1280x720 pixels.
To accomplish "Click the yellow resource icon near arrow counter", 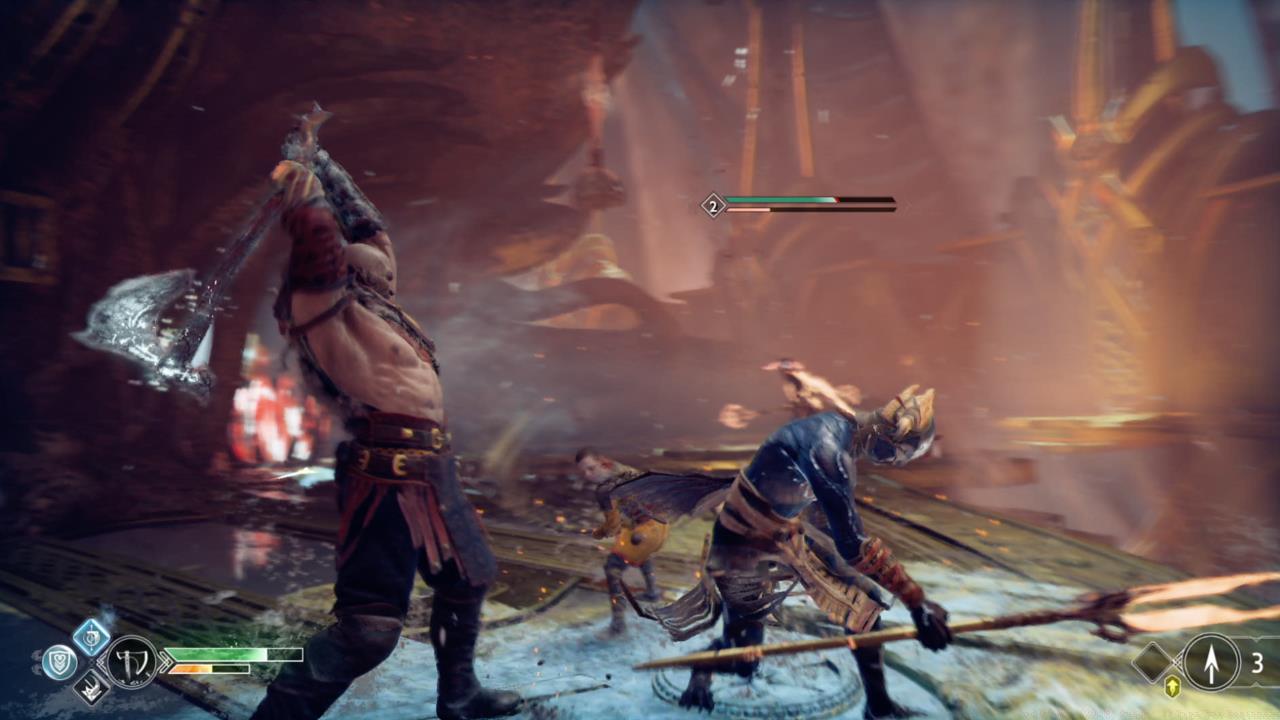I will pos(1171,686).
